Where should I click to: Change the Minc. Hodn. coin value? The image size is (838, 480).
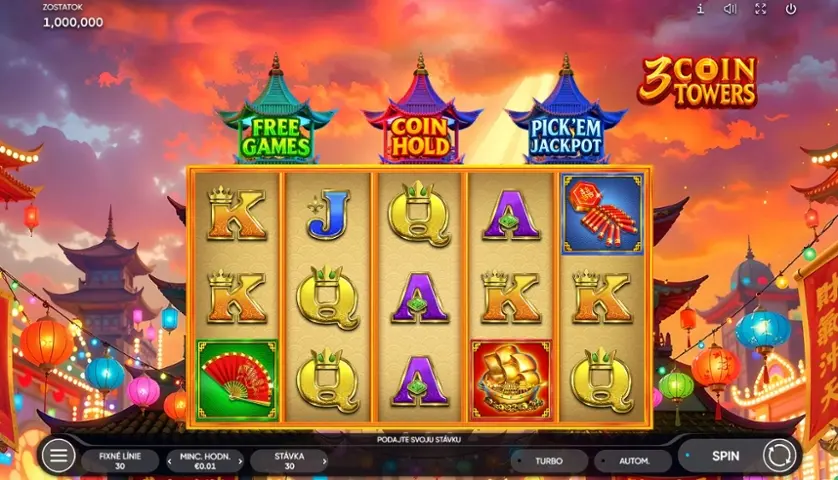204,461
